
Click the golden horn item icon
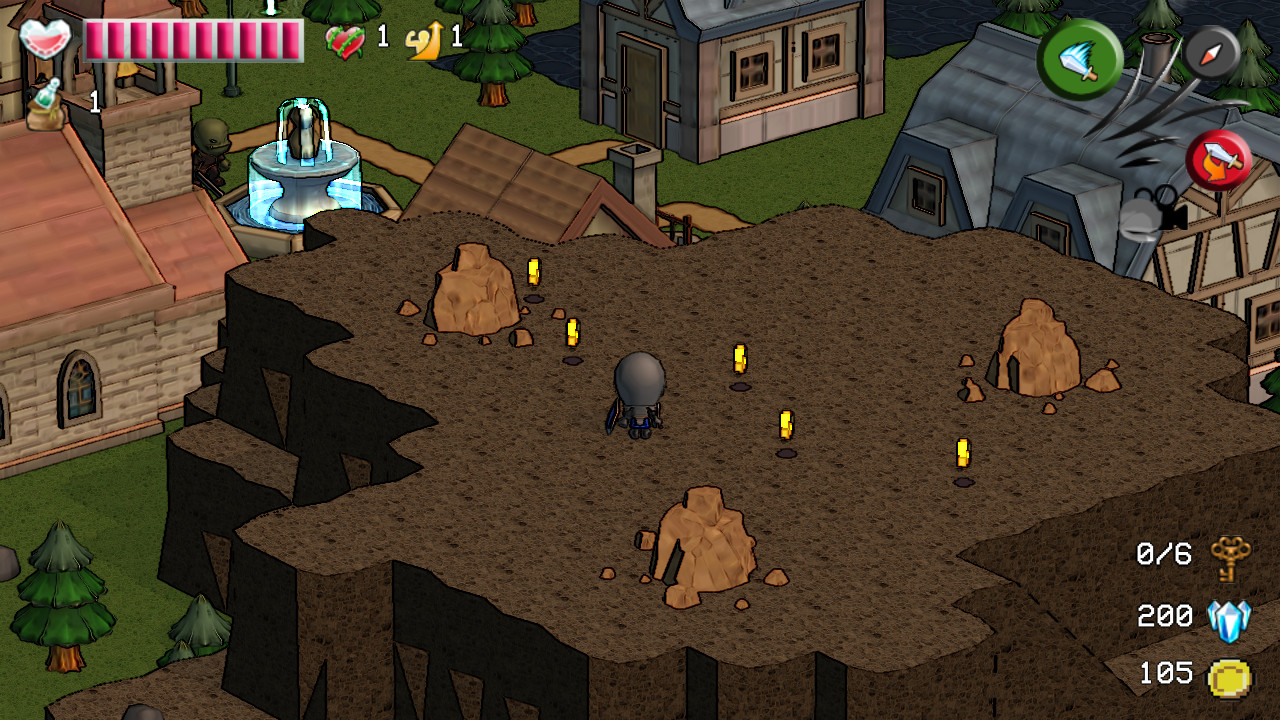[x=421, y=41]
